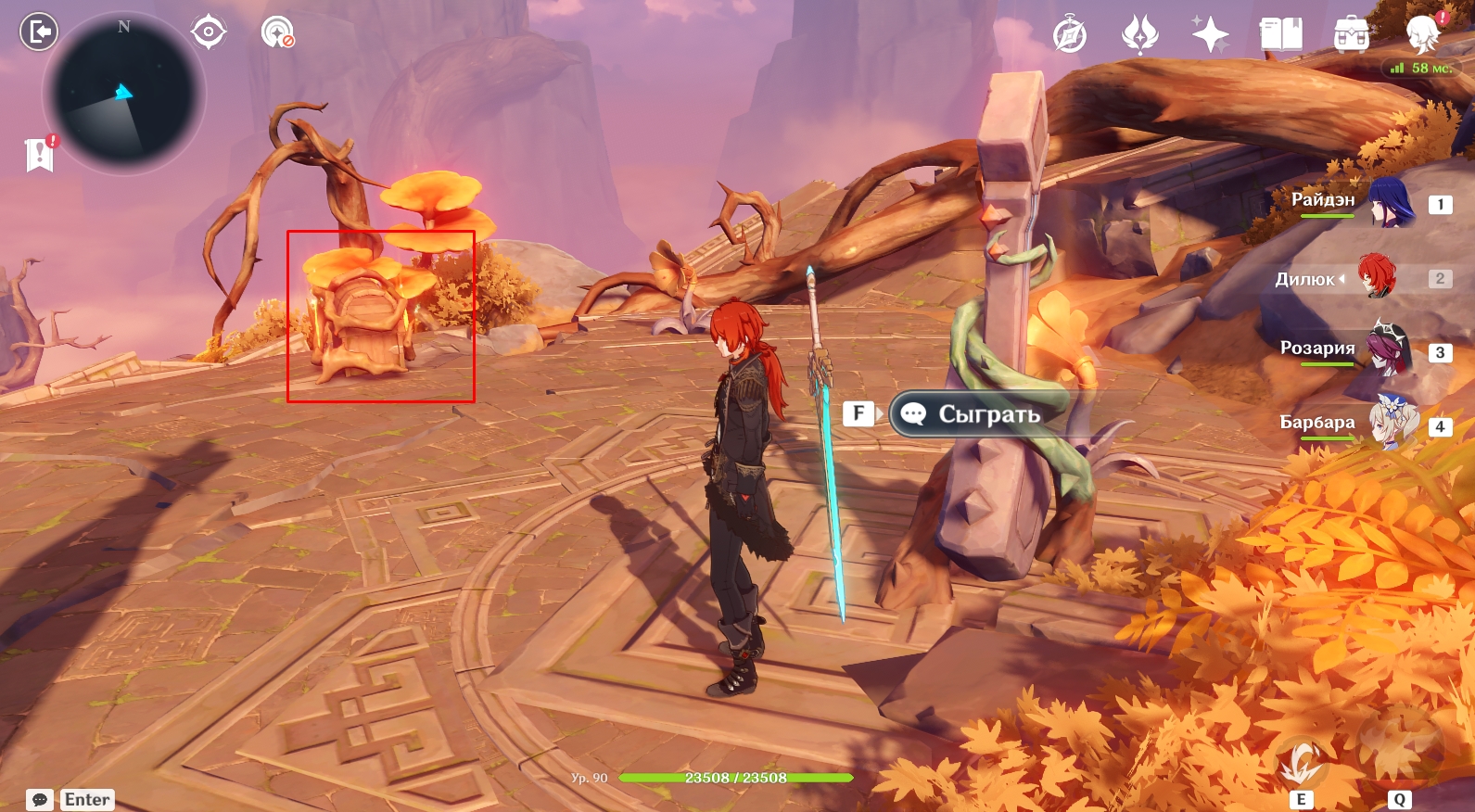The image size is (1475, 812).
Task: Open the circular minimap
Action: pos(124,95)
